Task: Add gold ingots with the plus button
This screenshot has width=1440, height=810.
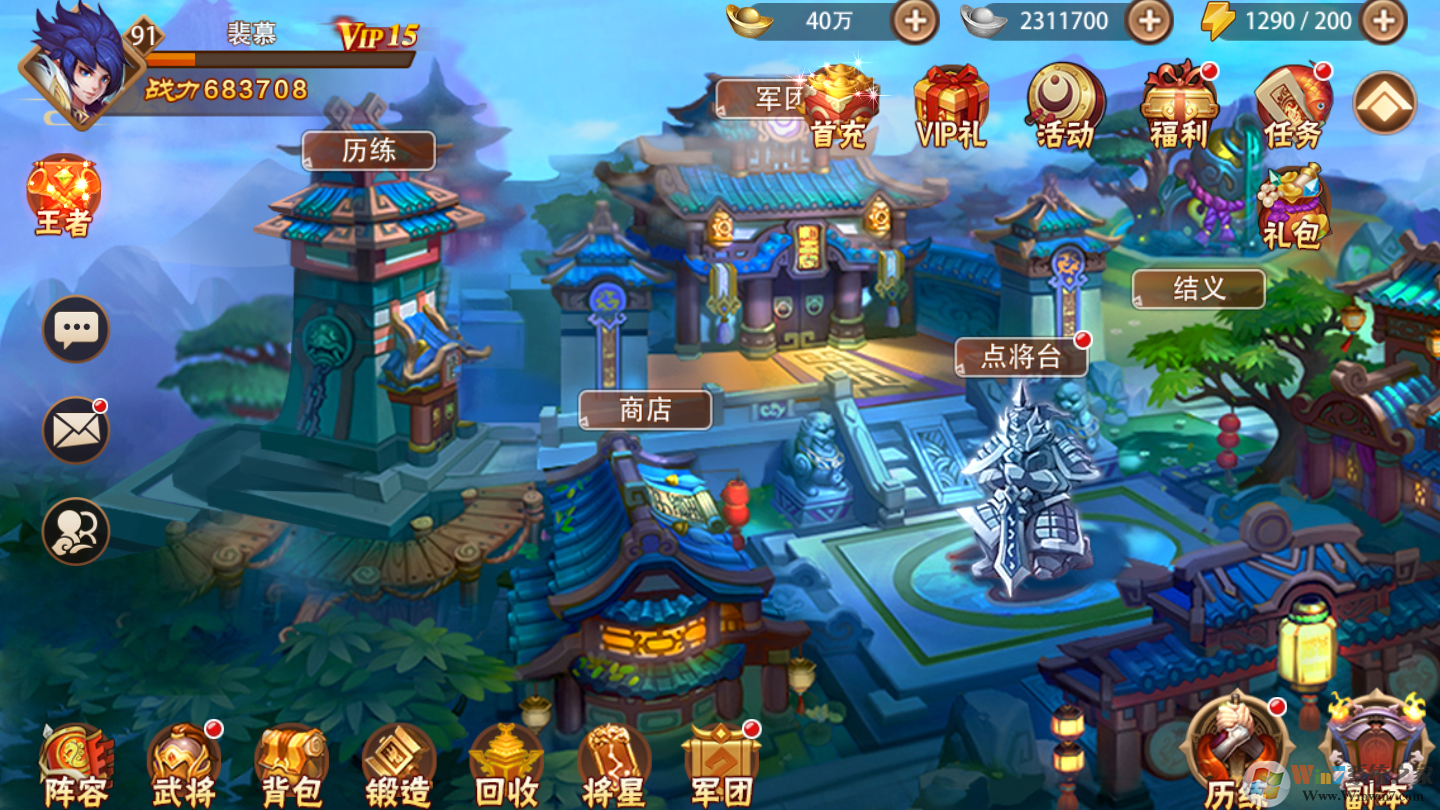Action: tap(914, 21)
